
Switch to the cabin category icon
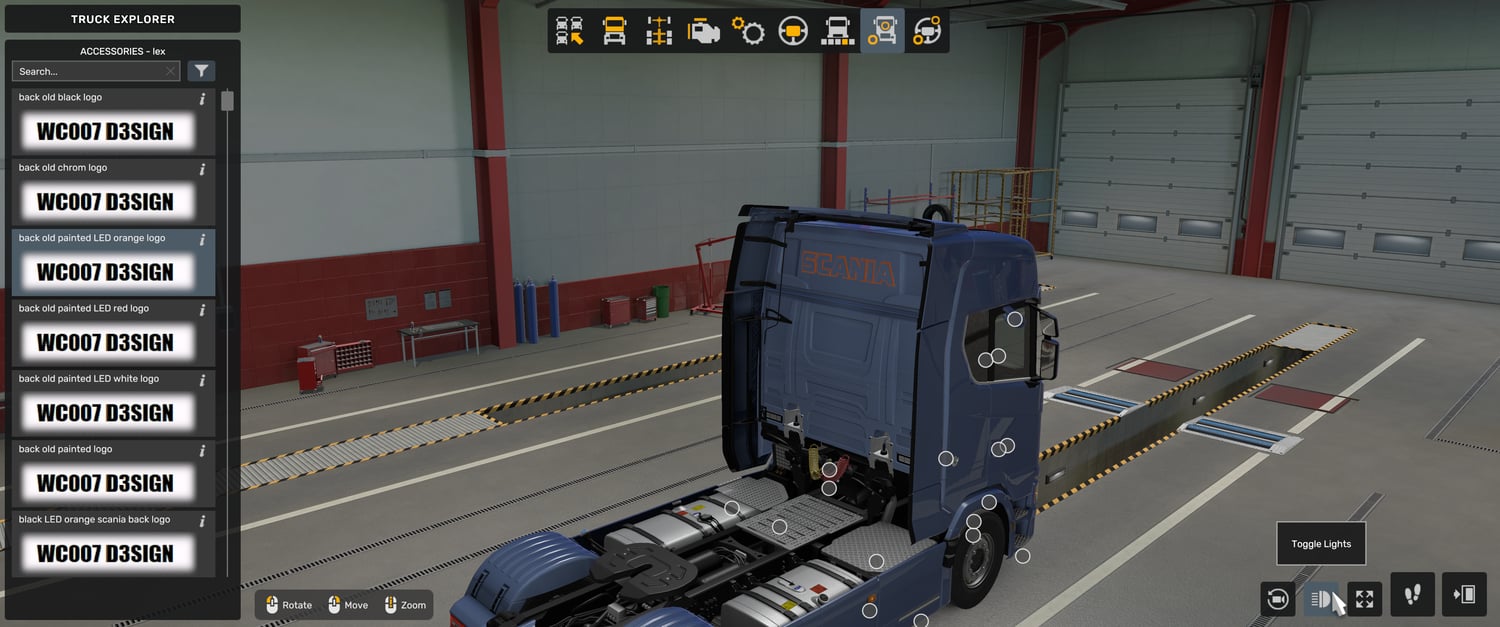[x=614, y=31]
